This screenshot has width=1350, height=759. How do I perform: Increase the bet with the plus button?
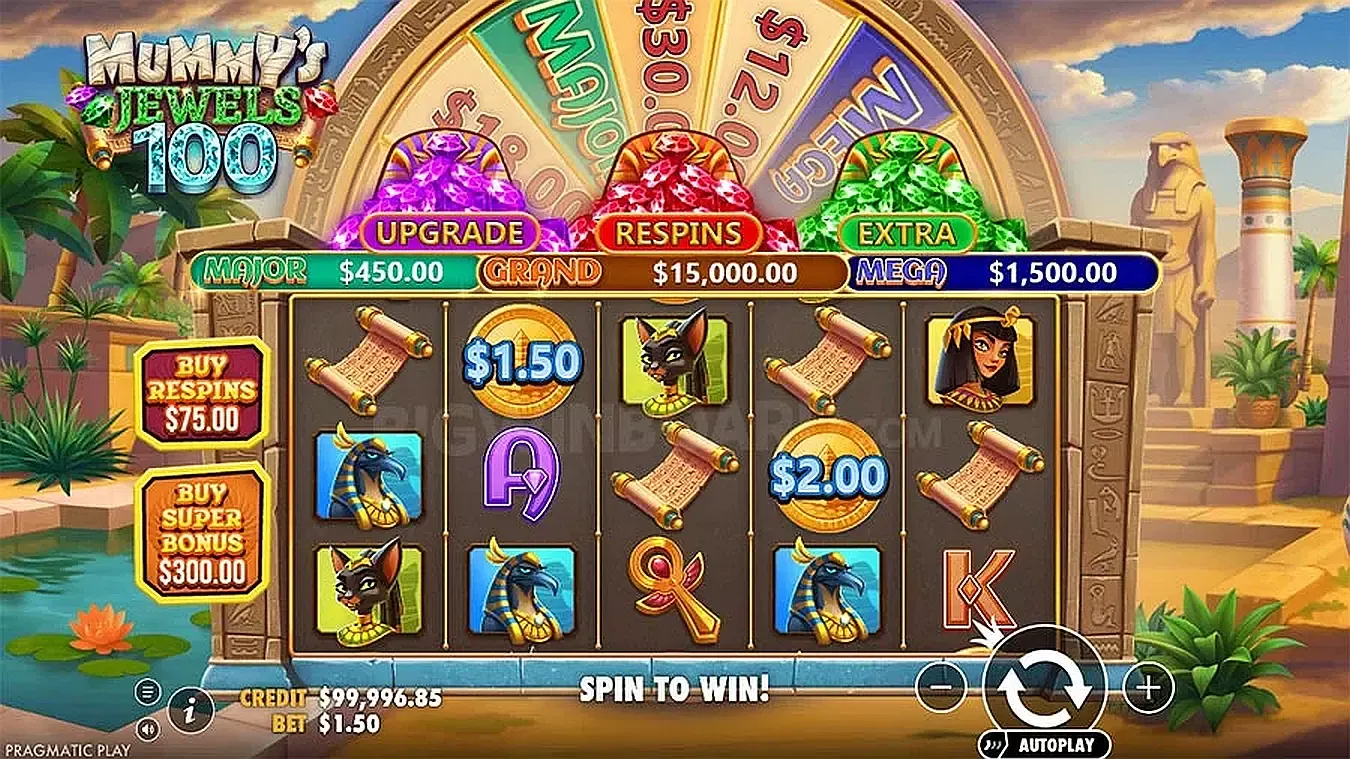[1147, 687]
